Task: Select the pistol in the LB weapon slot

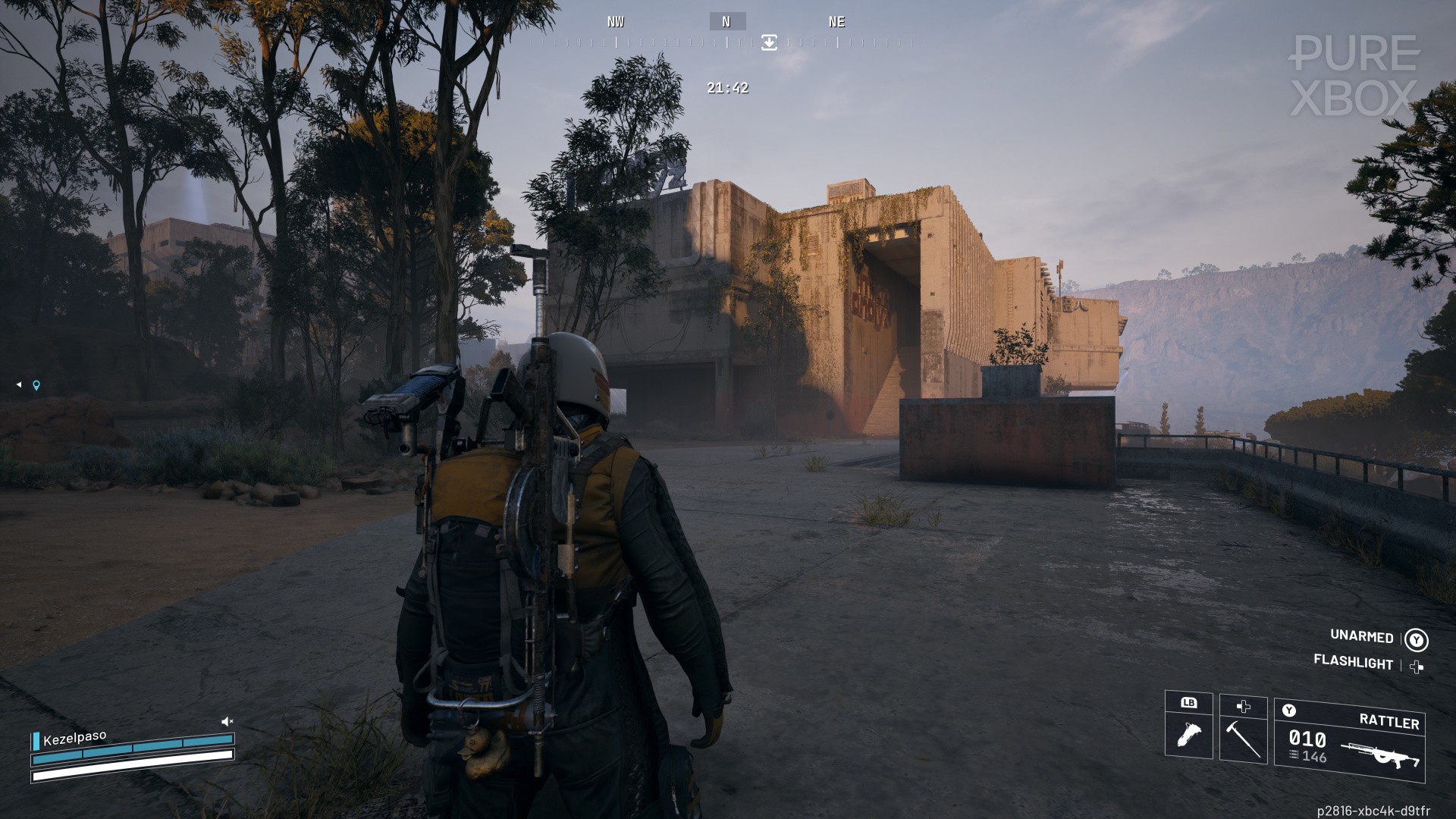Action: pyautogui.click(x=1189, y=734)
